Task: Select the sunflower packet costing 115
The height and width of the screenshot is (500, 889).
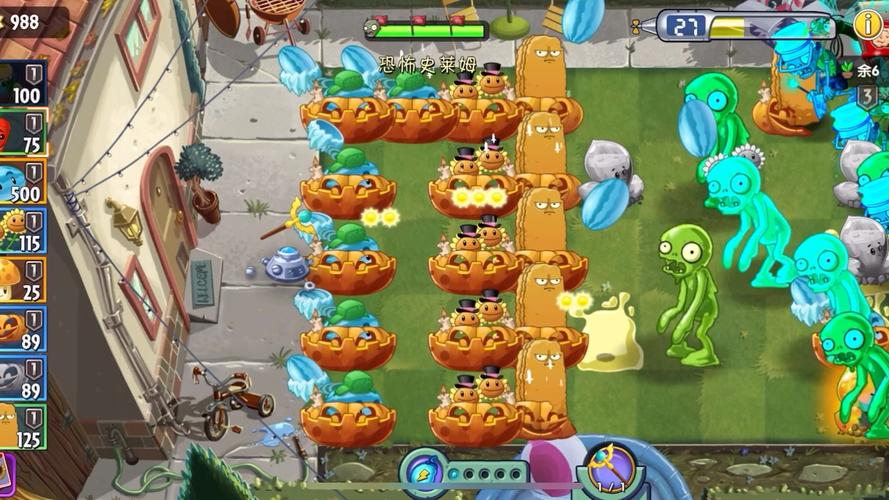Action: [22, 231]
